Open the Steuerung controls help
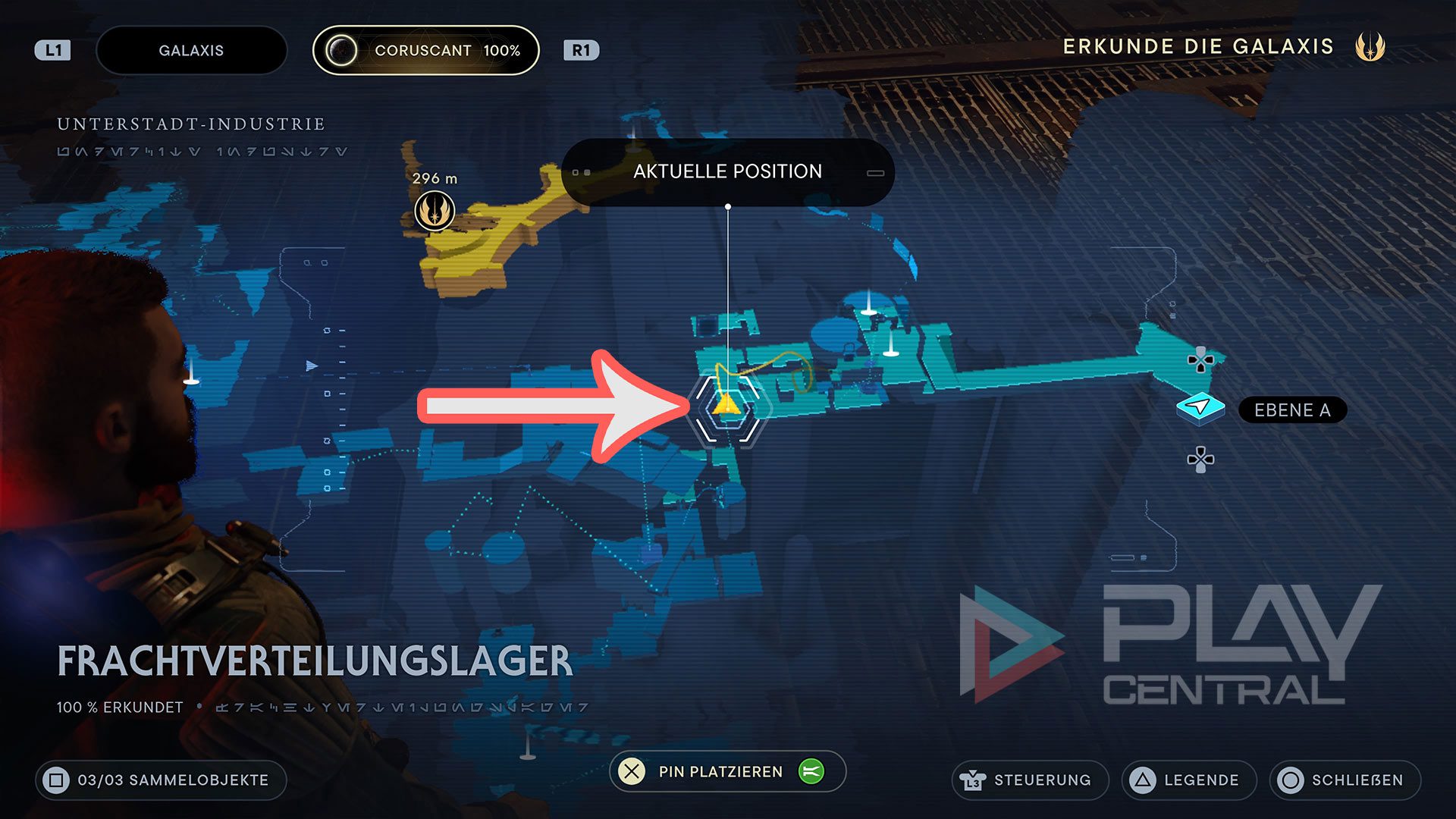 tap(1029, 780)
